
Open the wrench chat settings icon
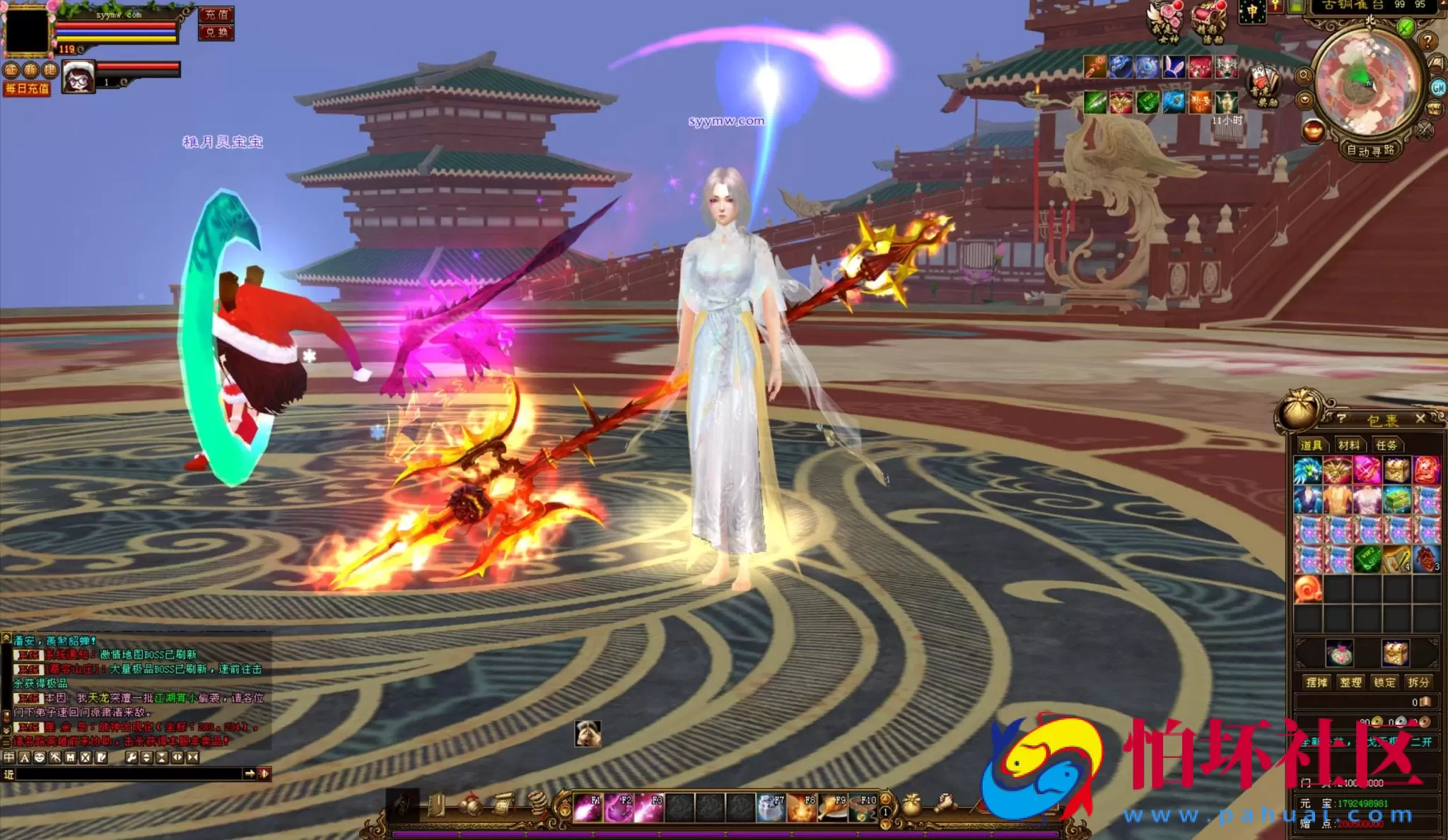click(132, 757)
